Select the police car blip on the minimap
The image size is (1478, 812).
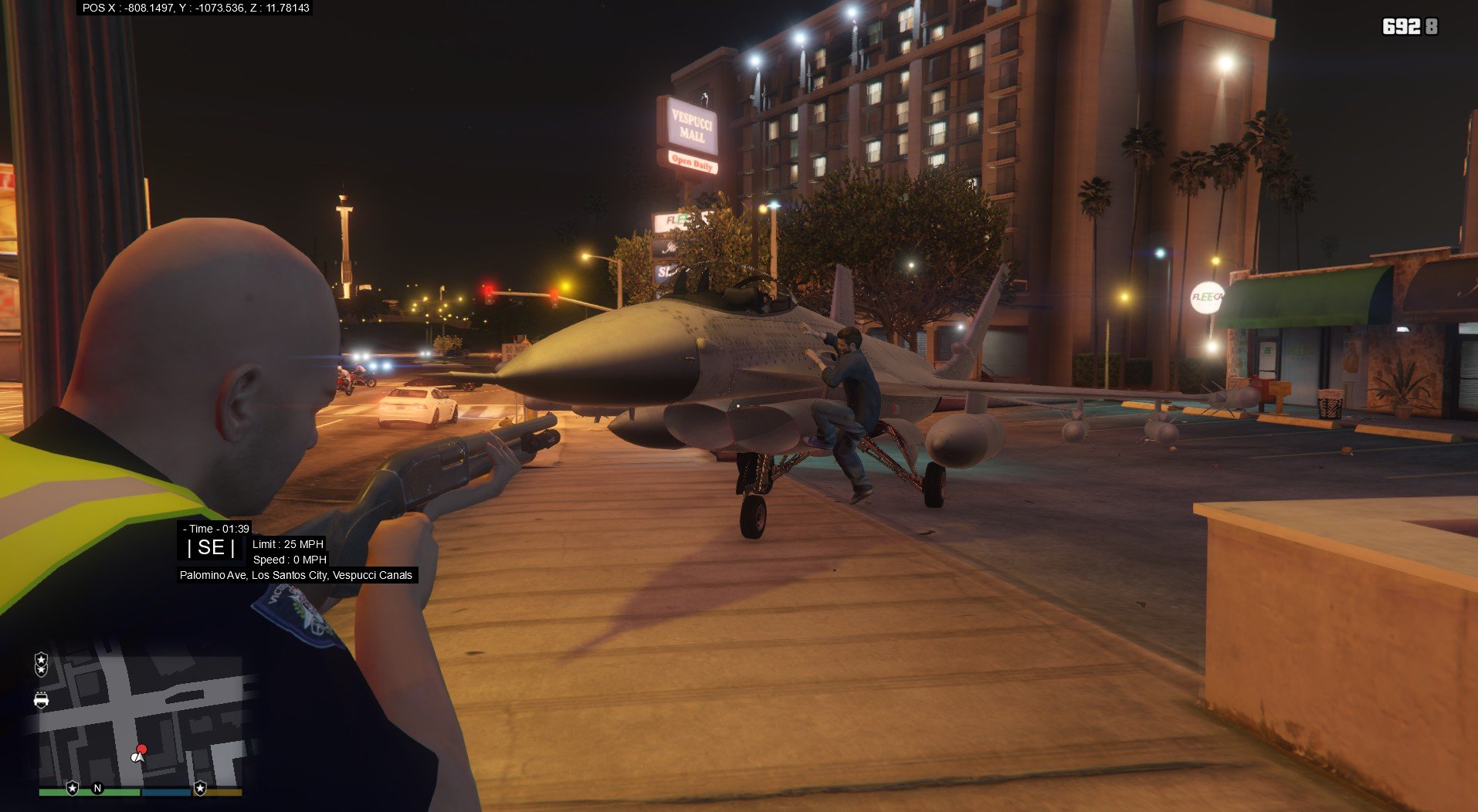pyautogui.click(x=41, y=700)
